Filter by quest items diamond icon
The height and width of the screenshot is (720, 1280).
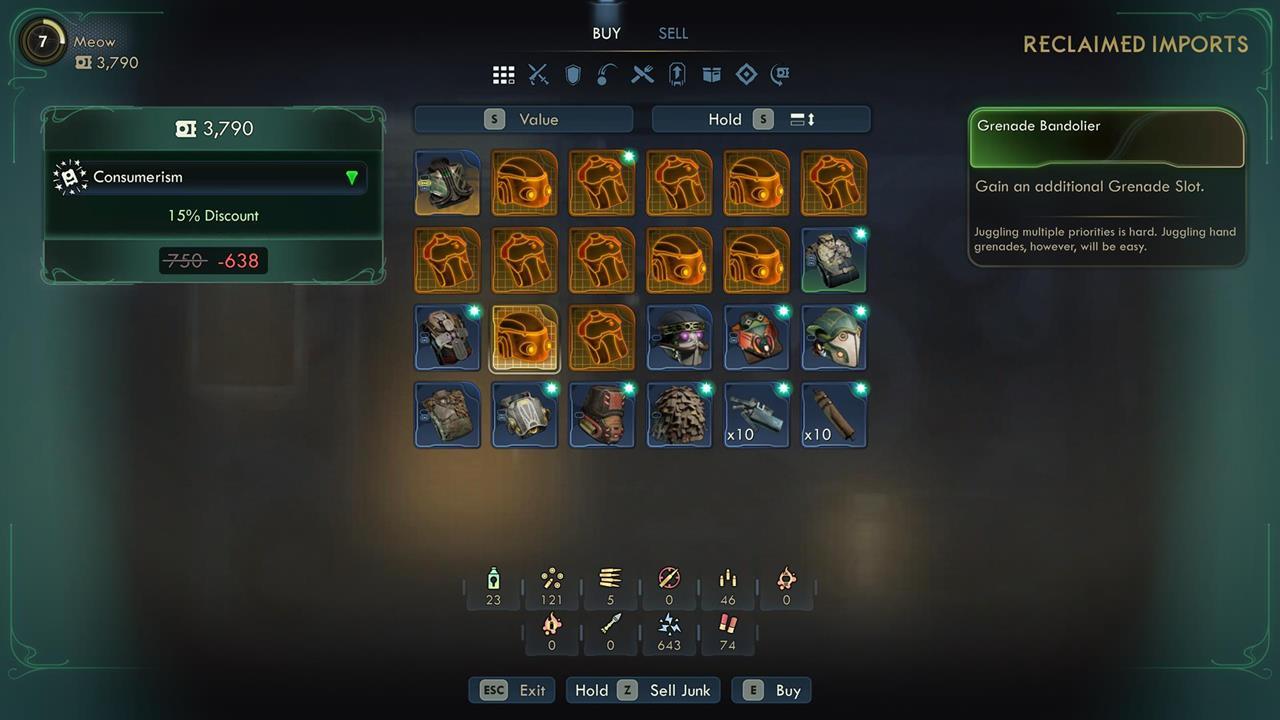tap(746, 74)
